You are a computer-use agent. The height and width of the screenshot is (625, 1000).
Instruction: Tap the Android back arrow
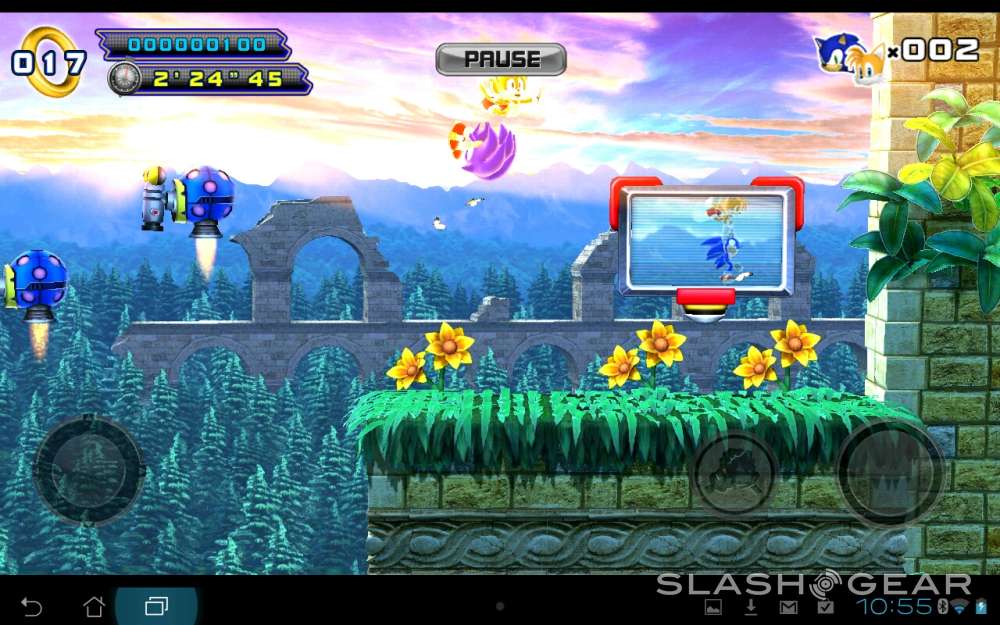point(32,606)
